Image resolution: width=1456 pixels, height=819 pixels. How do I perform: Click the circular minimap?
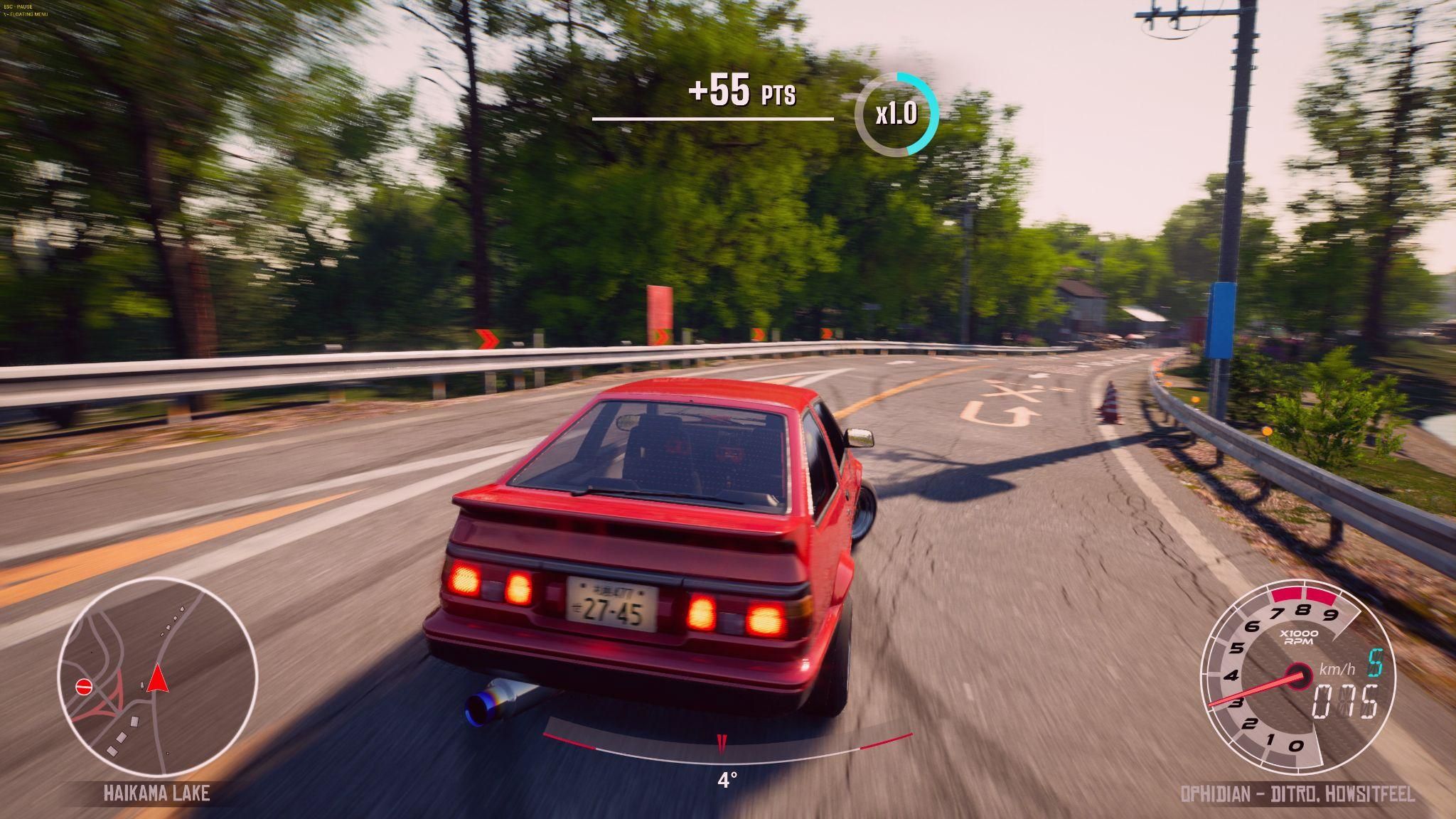[157, 677]
